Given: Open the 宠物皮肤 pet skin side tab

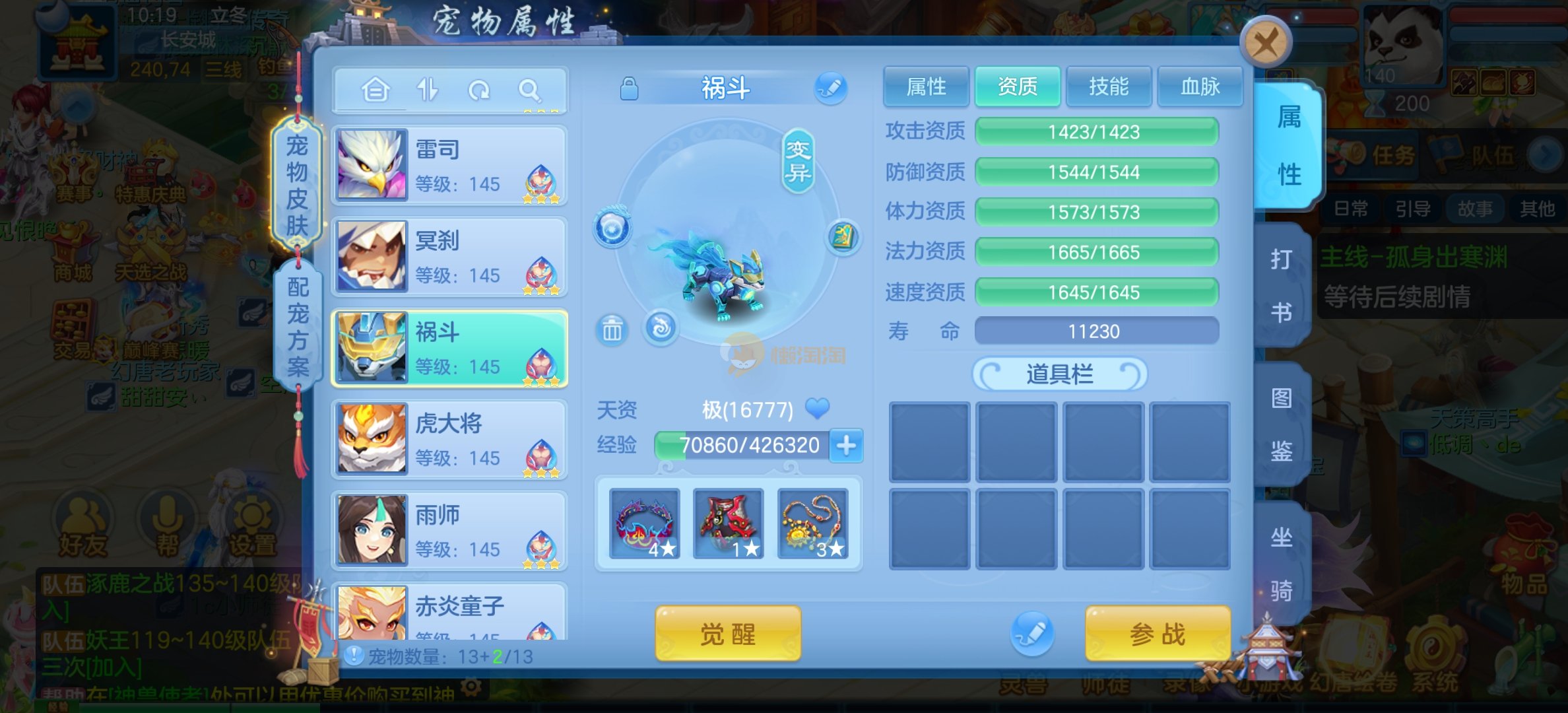Looking at the screenshot, I should click(x=297, y=185).
